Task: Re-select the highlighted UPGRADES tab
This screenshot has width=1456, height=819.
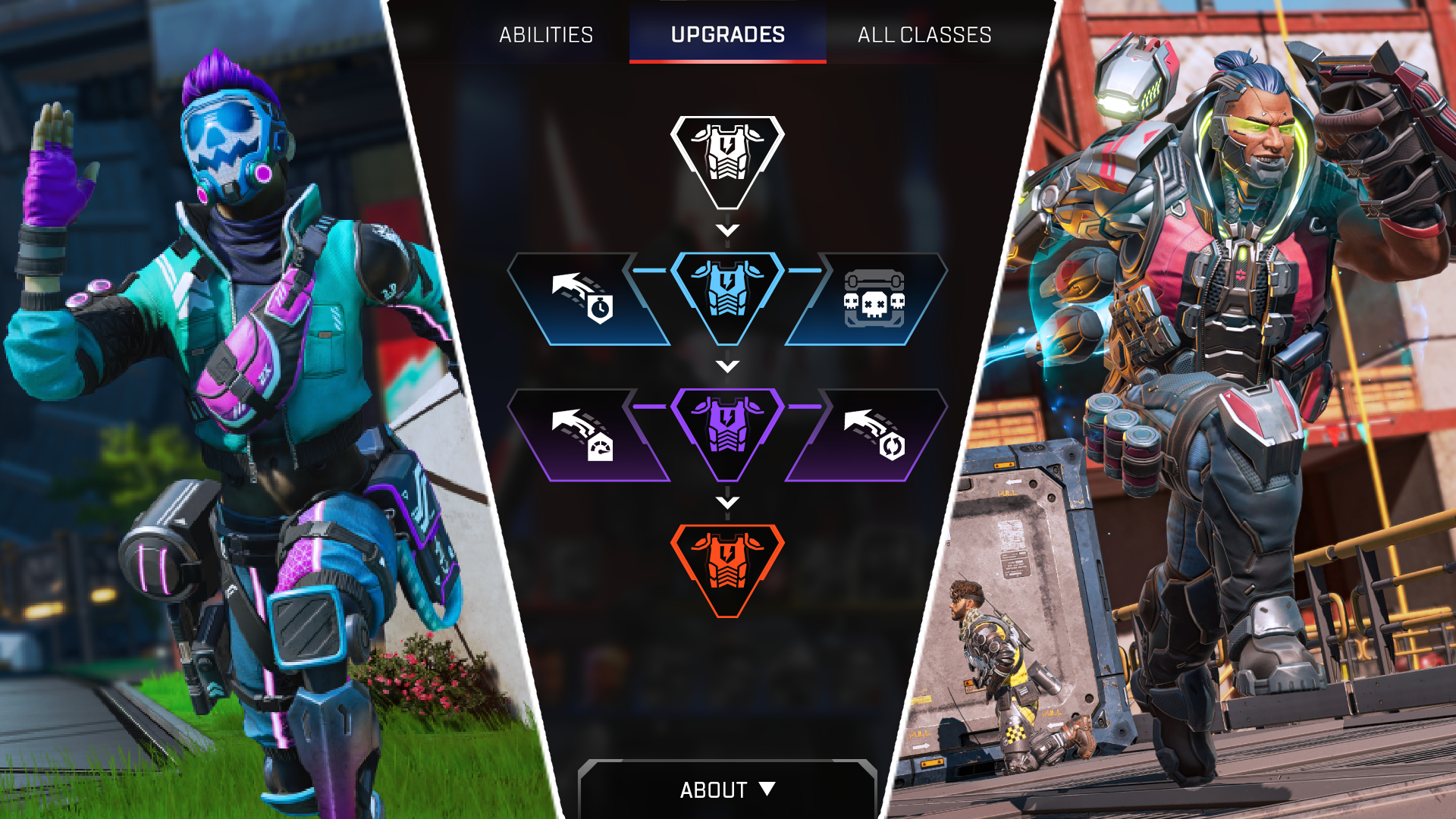Action: click(x=727, y=34)
